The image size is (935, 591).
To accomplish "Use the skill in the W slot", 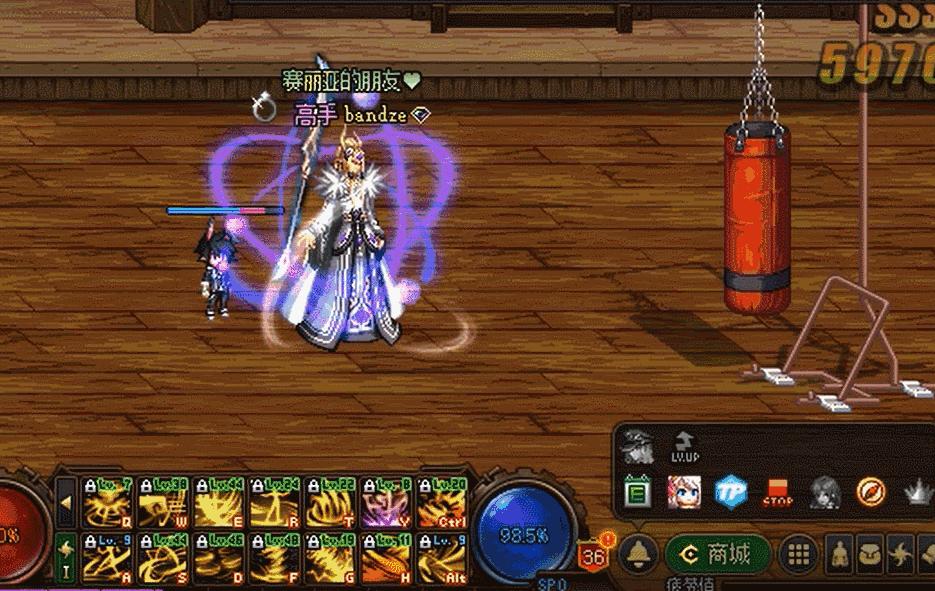I will point(163,501).
